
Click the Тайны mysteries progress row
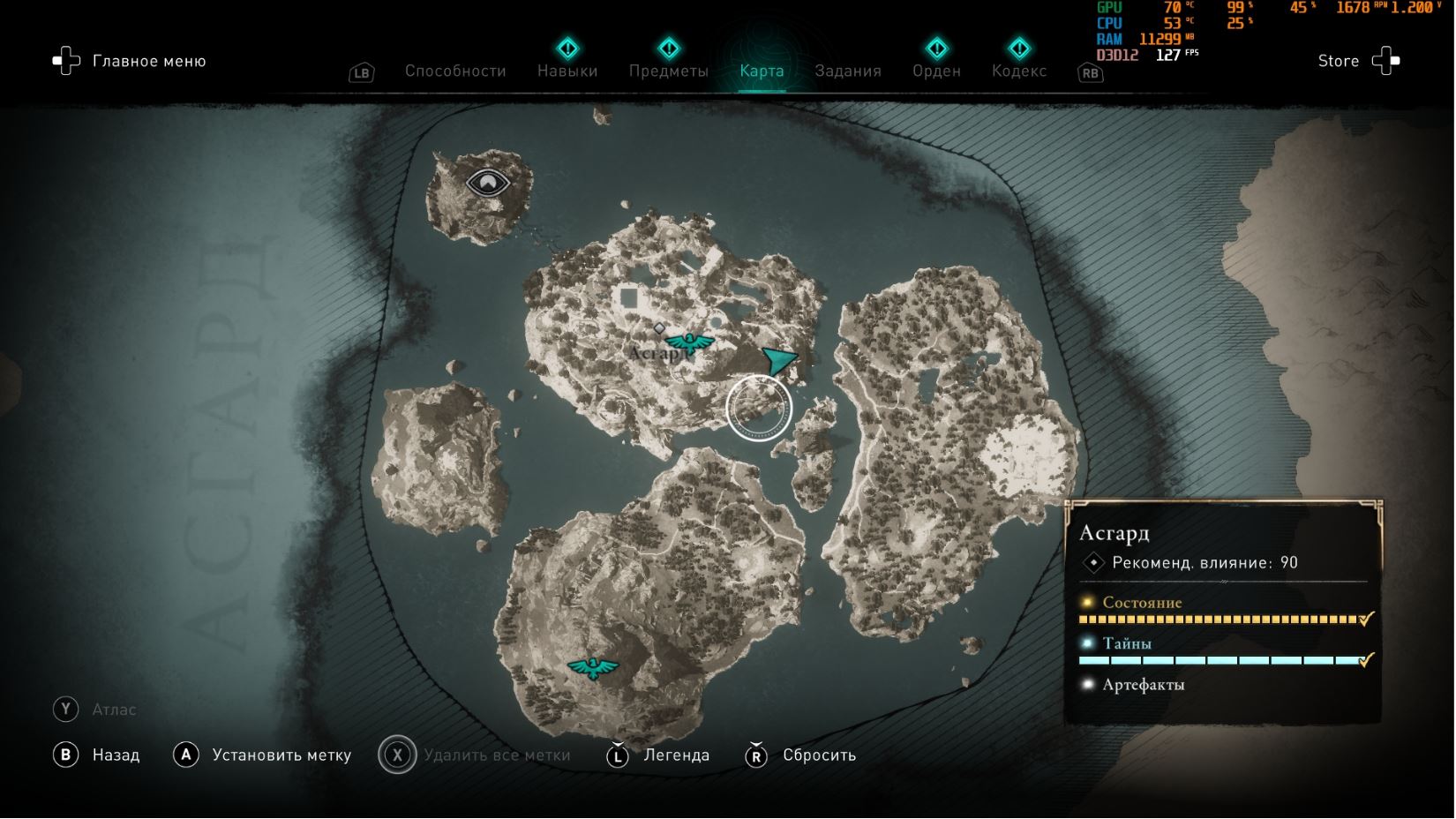point(1222,651)
